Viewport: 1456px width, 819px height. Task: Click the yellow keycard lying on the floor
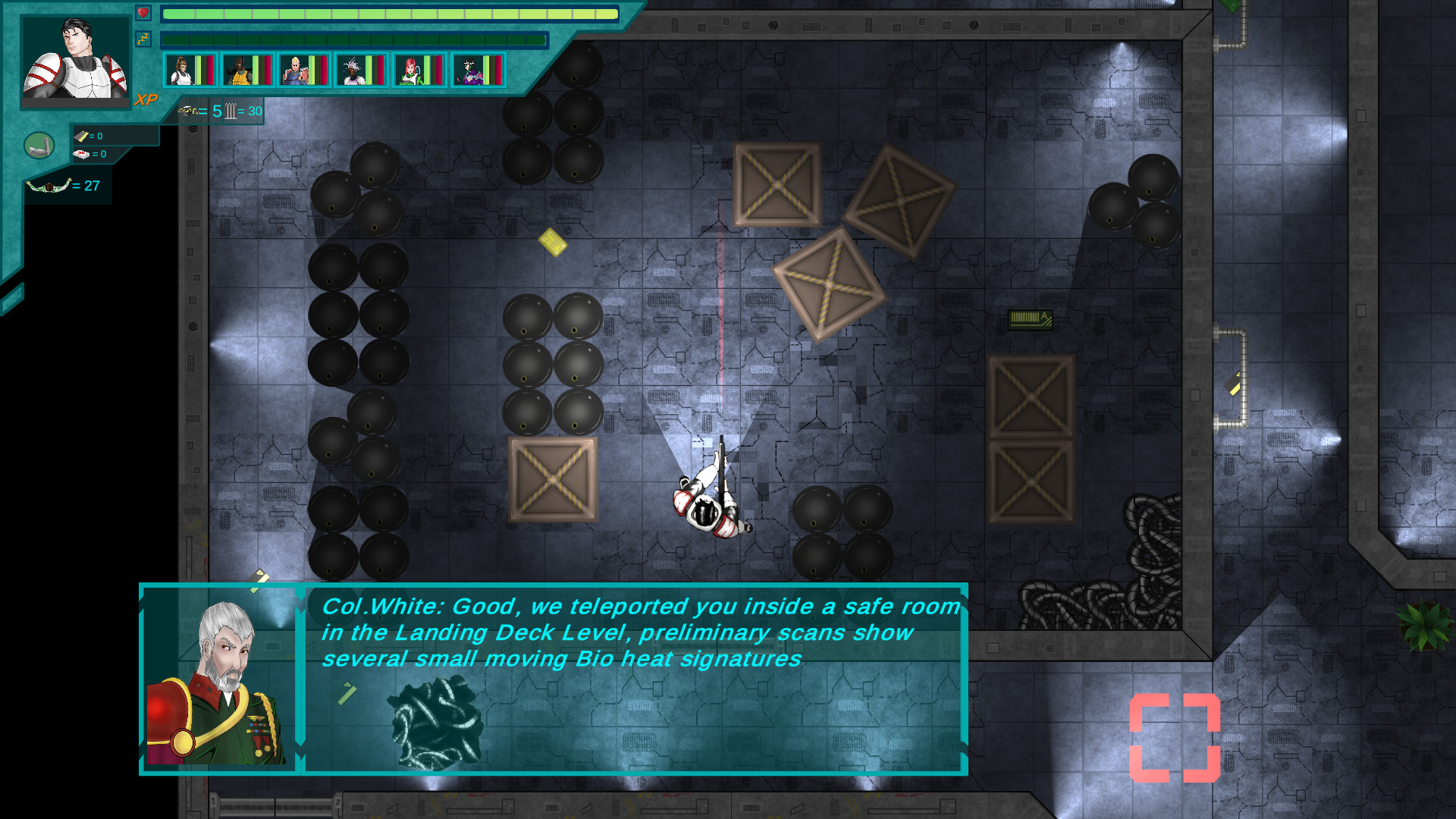click(x=553, y=243)
